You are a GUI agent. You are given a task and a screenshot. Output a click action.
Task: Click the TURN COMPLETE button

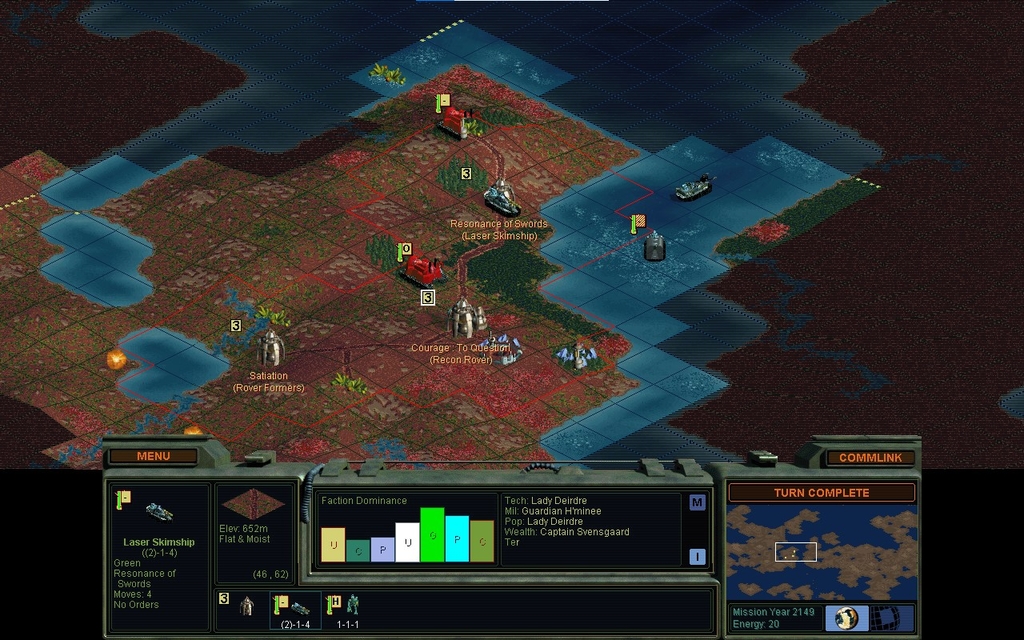click(820, 492)
